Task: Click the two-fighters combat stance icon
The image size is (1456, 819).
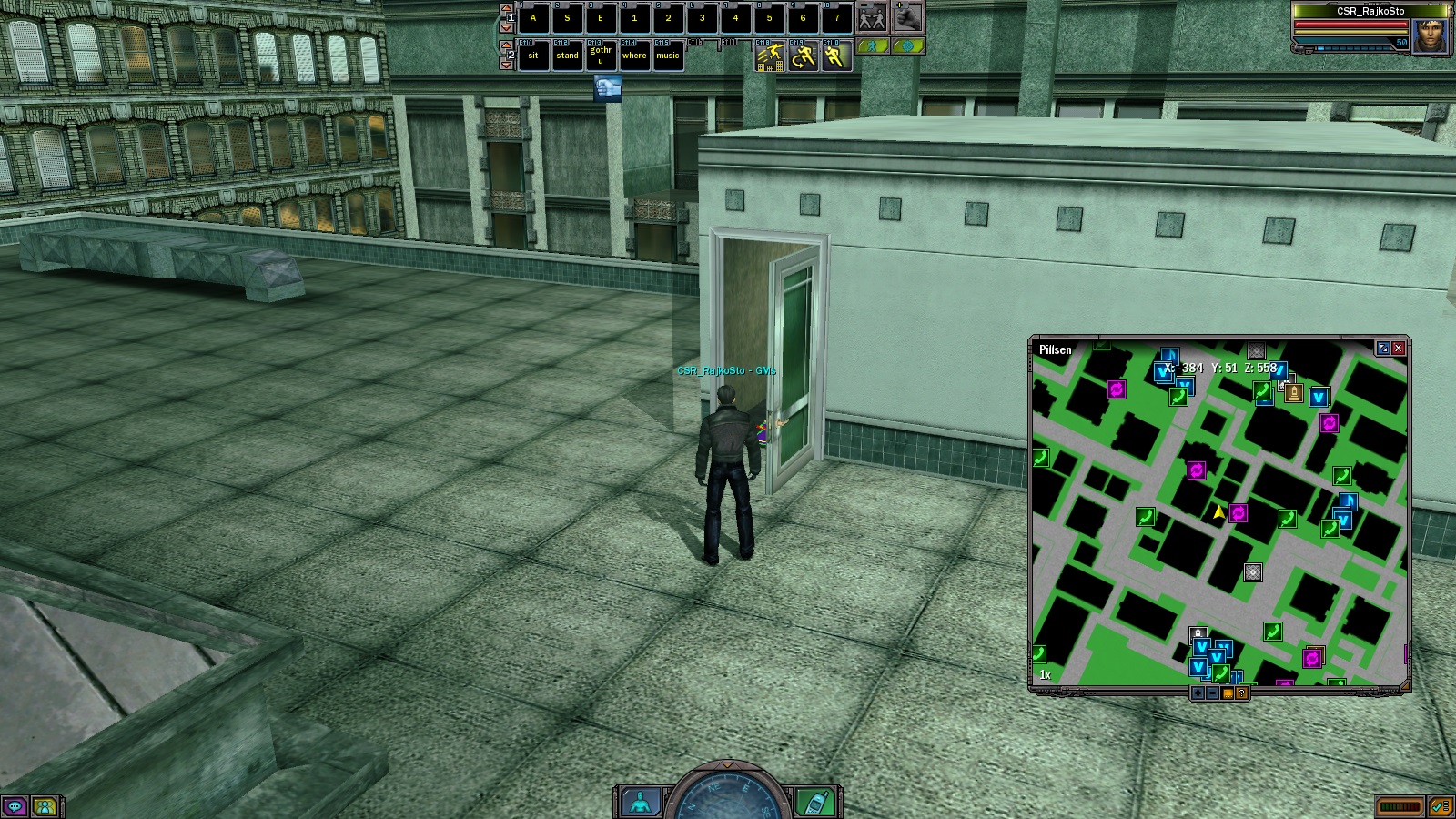Action: (872, 17)
